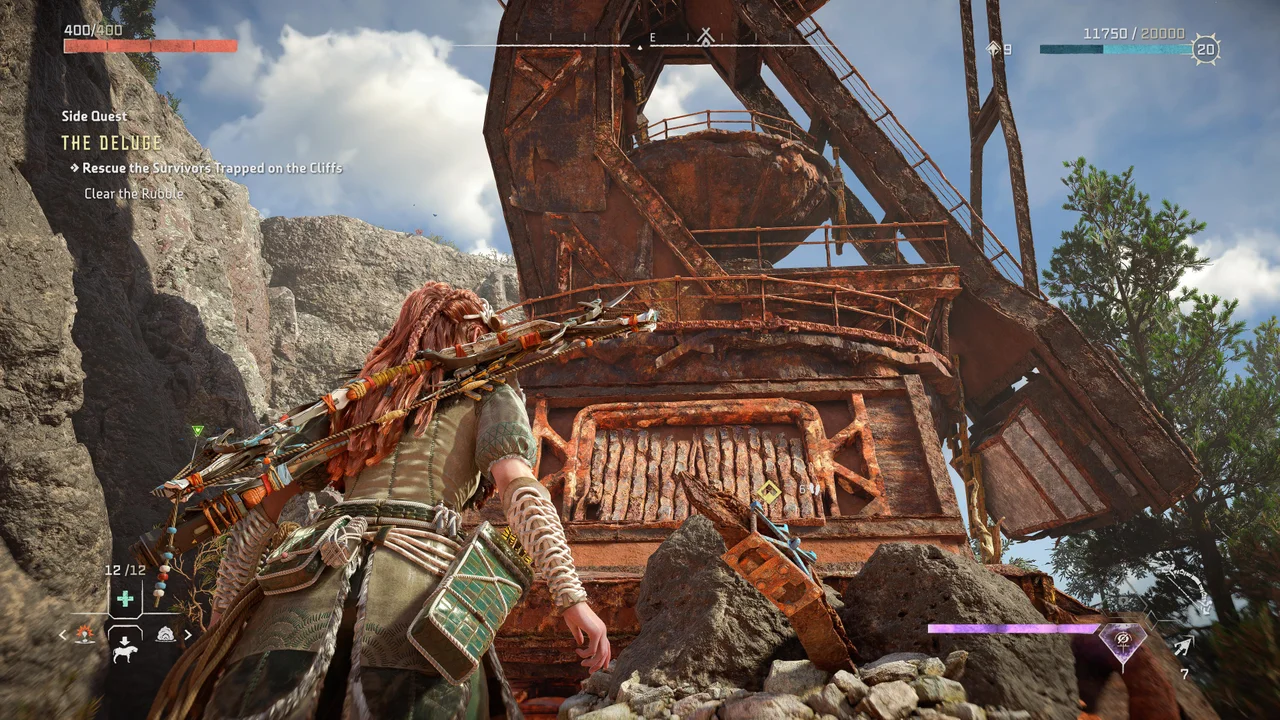Call the mount with the horse icon
Image resolution: width=1280 pixels, height=720 pixels.
pos(125,652)
